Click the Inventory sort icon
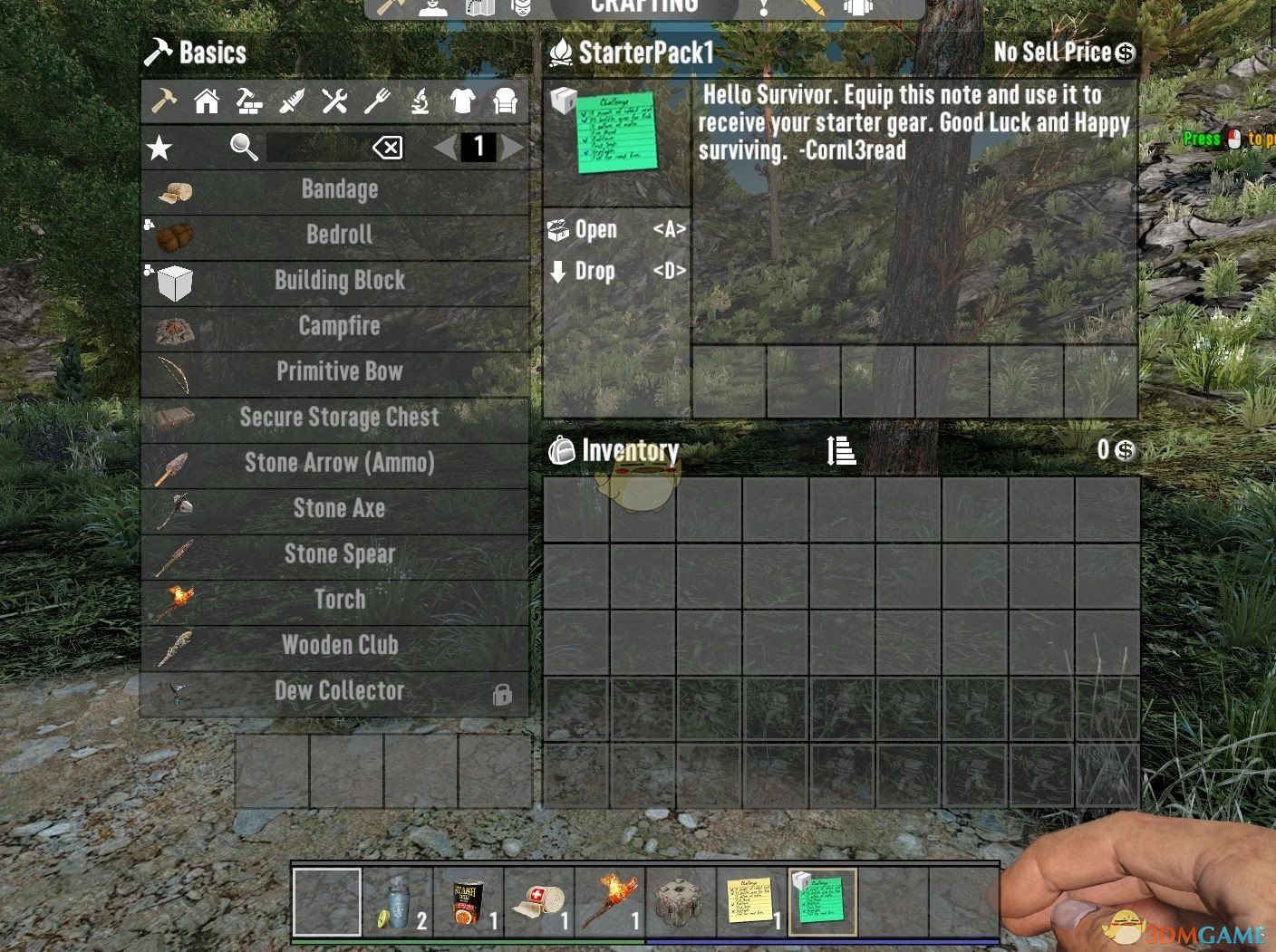Viewport: 1276px width, 952px height. tap(840, 450)
